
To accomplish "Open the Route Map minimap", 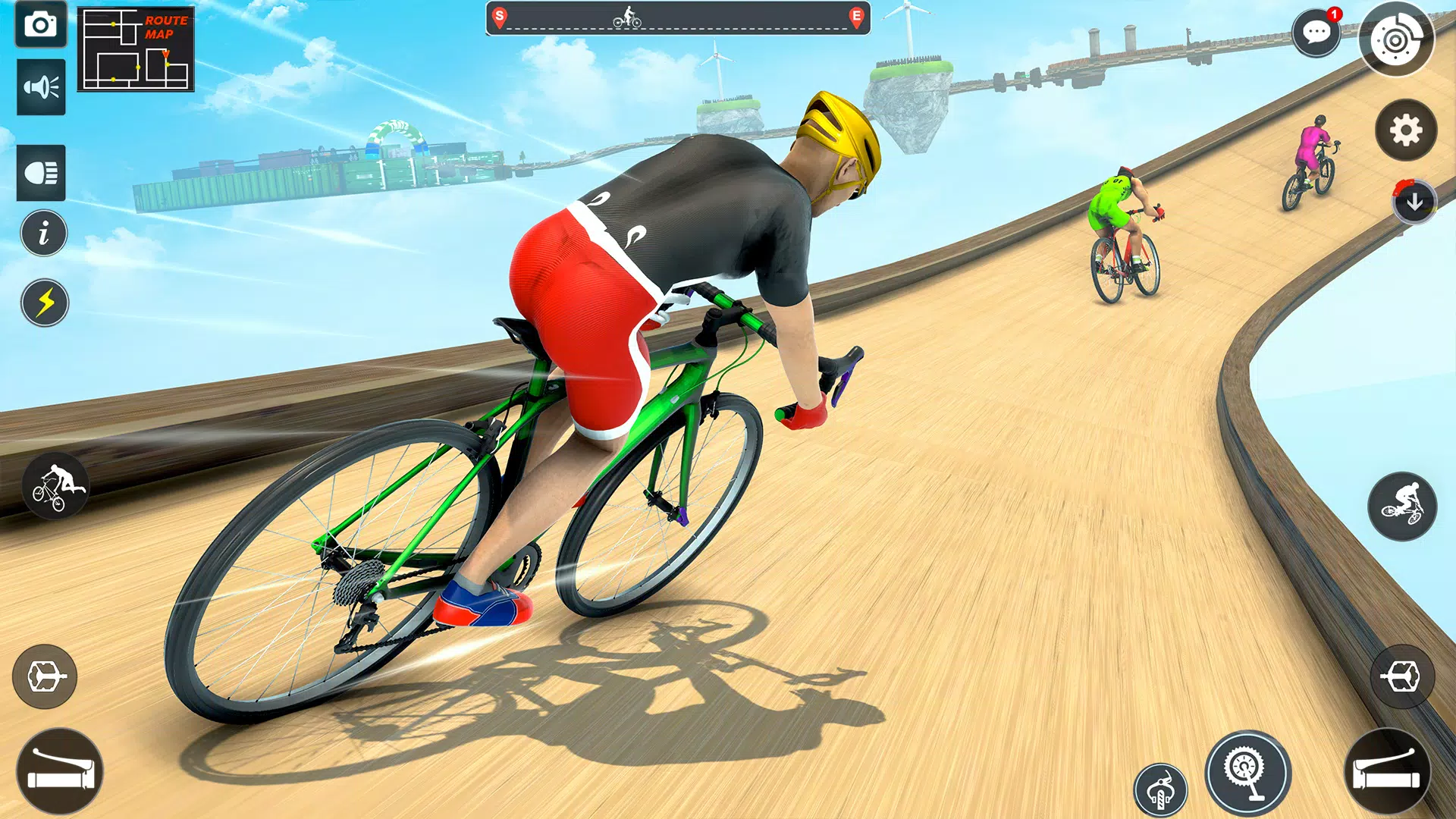I will coord(136,49).
